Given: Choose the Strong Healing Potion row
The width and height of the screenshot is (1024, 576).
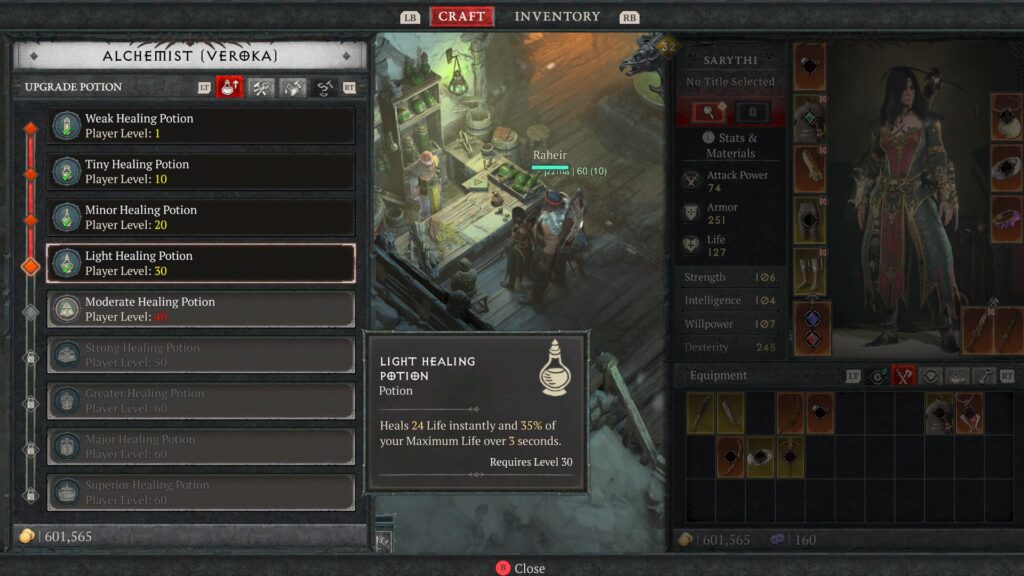Looking at the screenshot, I should (200, 355).
